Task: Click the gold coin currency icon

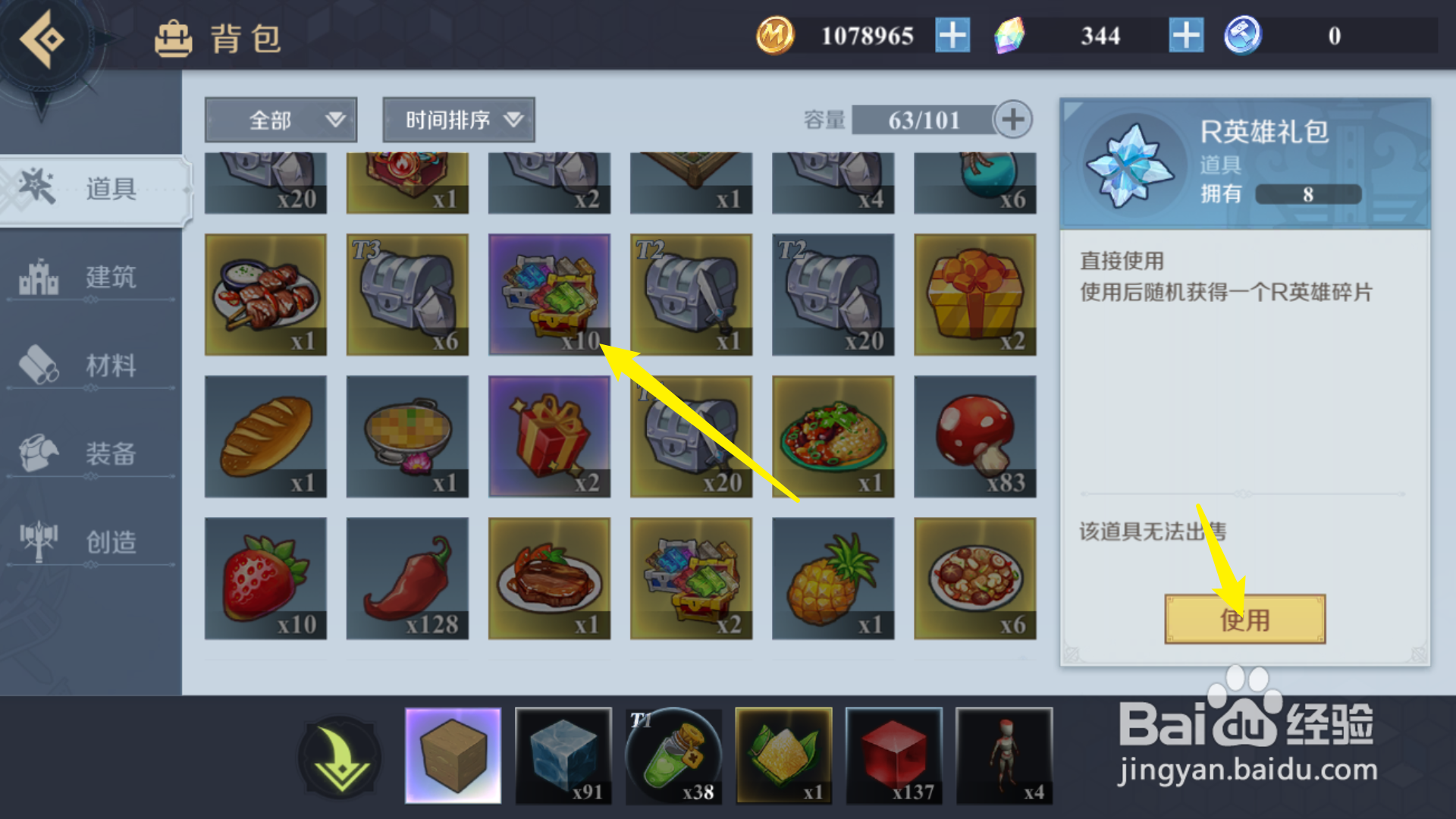Action: tap(775, 34)
